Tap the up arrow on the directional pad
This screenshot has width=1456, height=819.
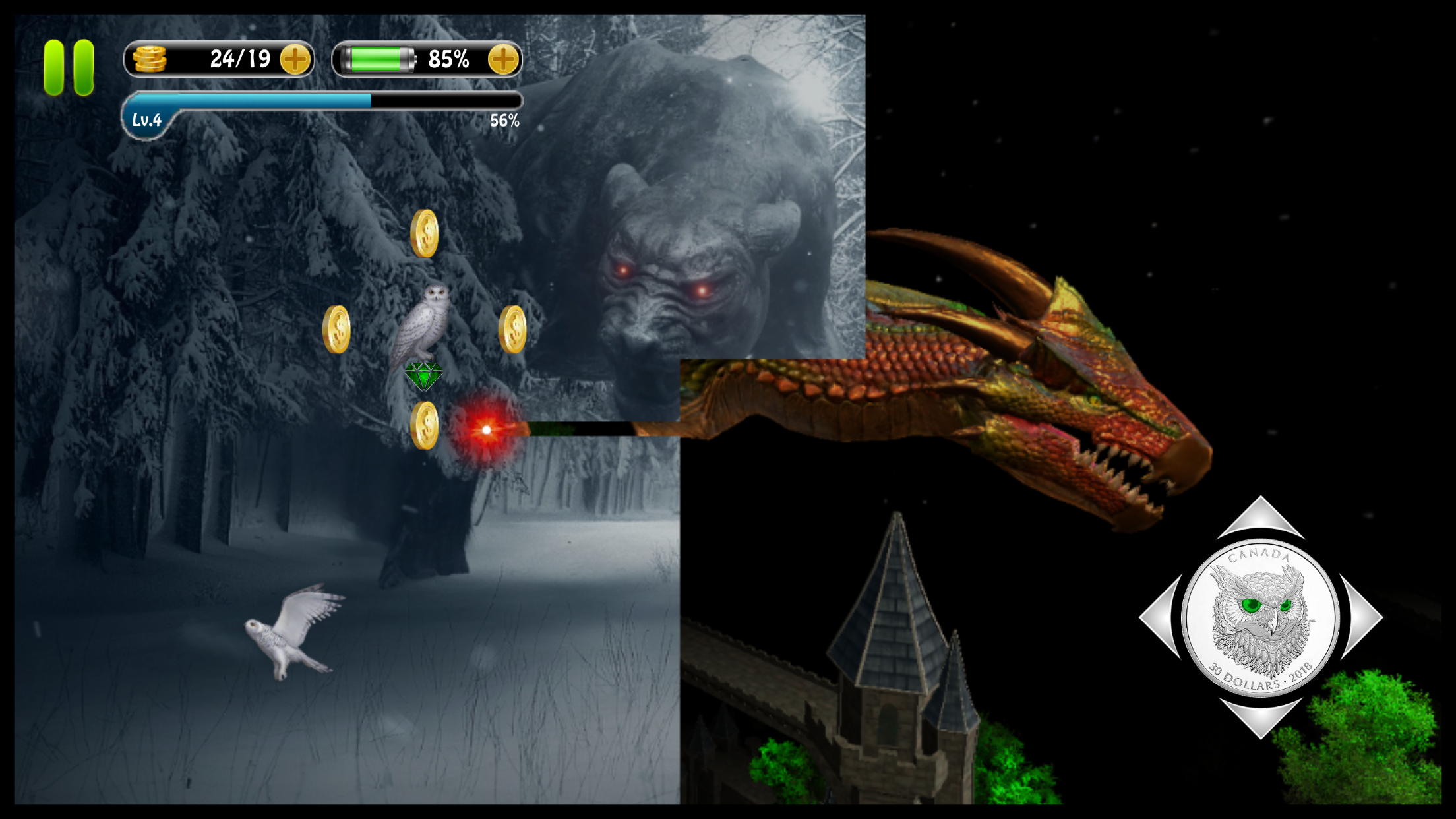point(1261,519)
